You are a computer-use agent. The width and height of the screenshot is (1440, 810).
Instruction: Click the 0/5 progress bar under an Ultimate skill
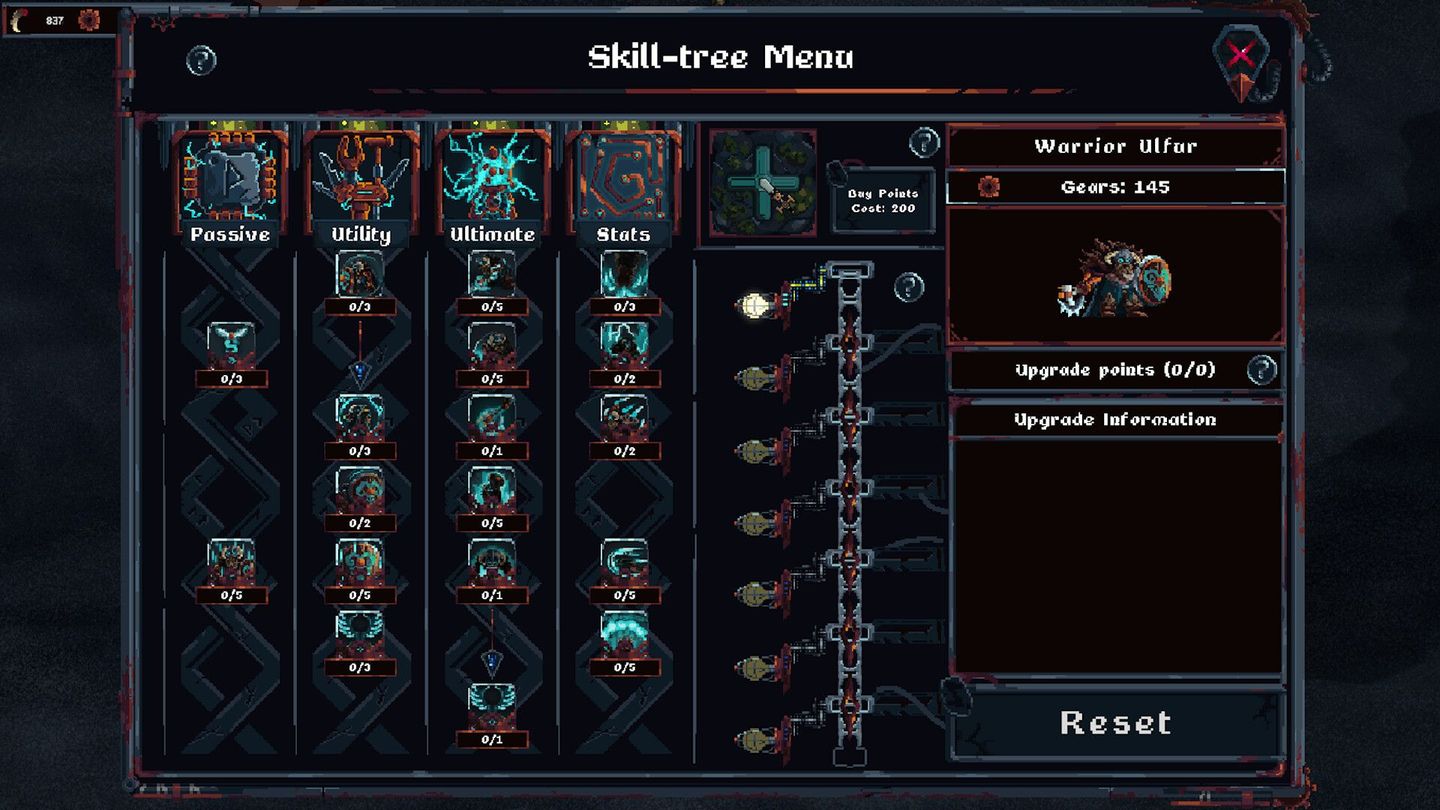(492, 307)
